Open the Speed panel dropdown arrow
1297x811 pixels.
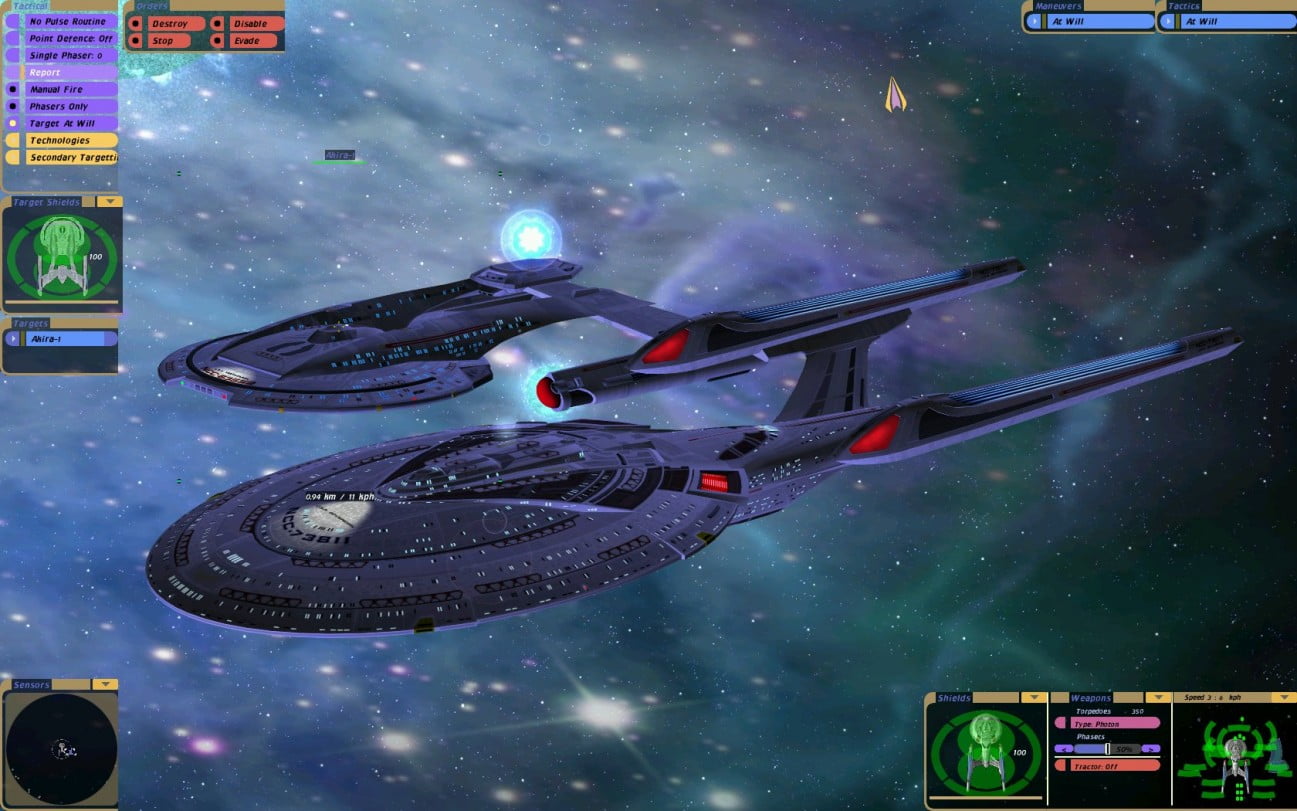[x=1283, y=698]
